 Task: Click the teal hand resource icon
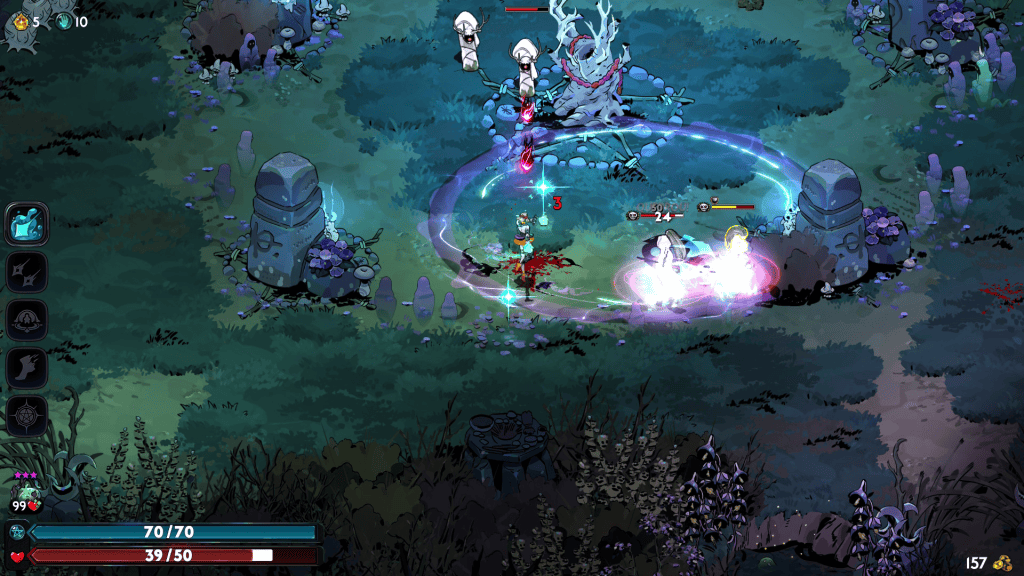(65, 21)
